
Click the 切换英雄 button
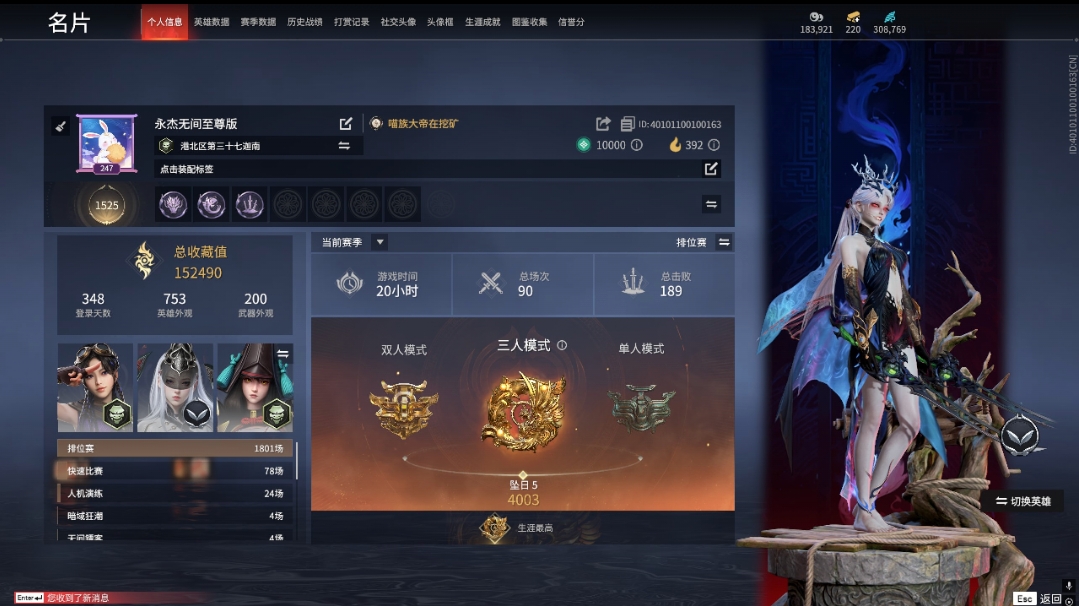pyautogui.click(x=1022, y=501)
